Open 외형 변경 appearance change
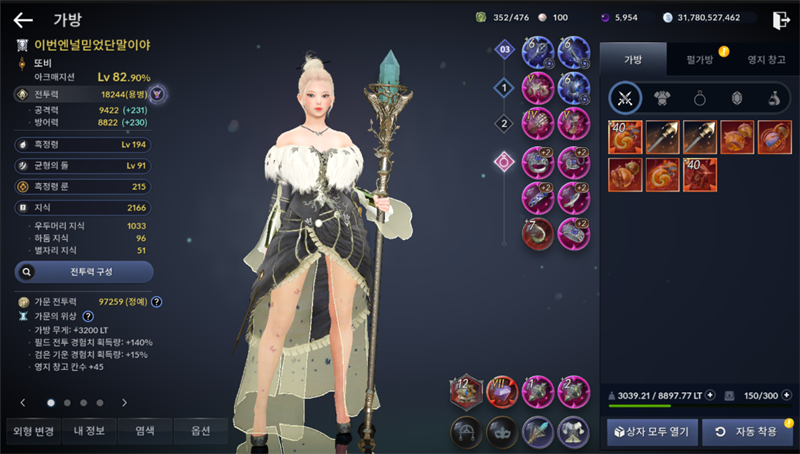Viewport: 800px width, 454px height. [30, 431]
